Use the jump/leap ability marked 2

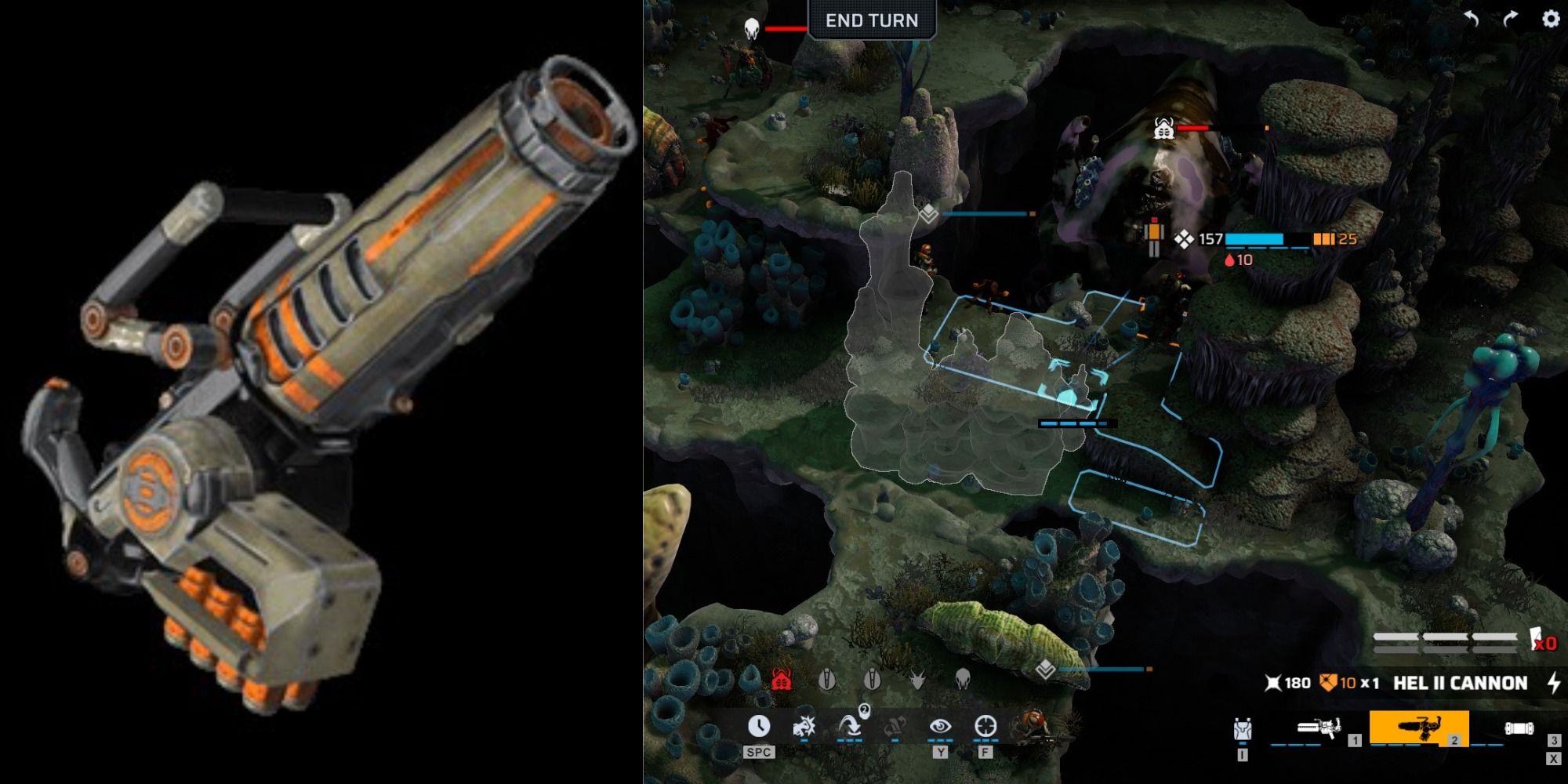(850, 727)
